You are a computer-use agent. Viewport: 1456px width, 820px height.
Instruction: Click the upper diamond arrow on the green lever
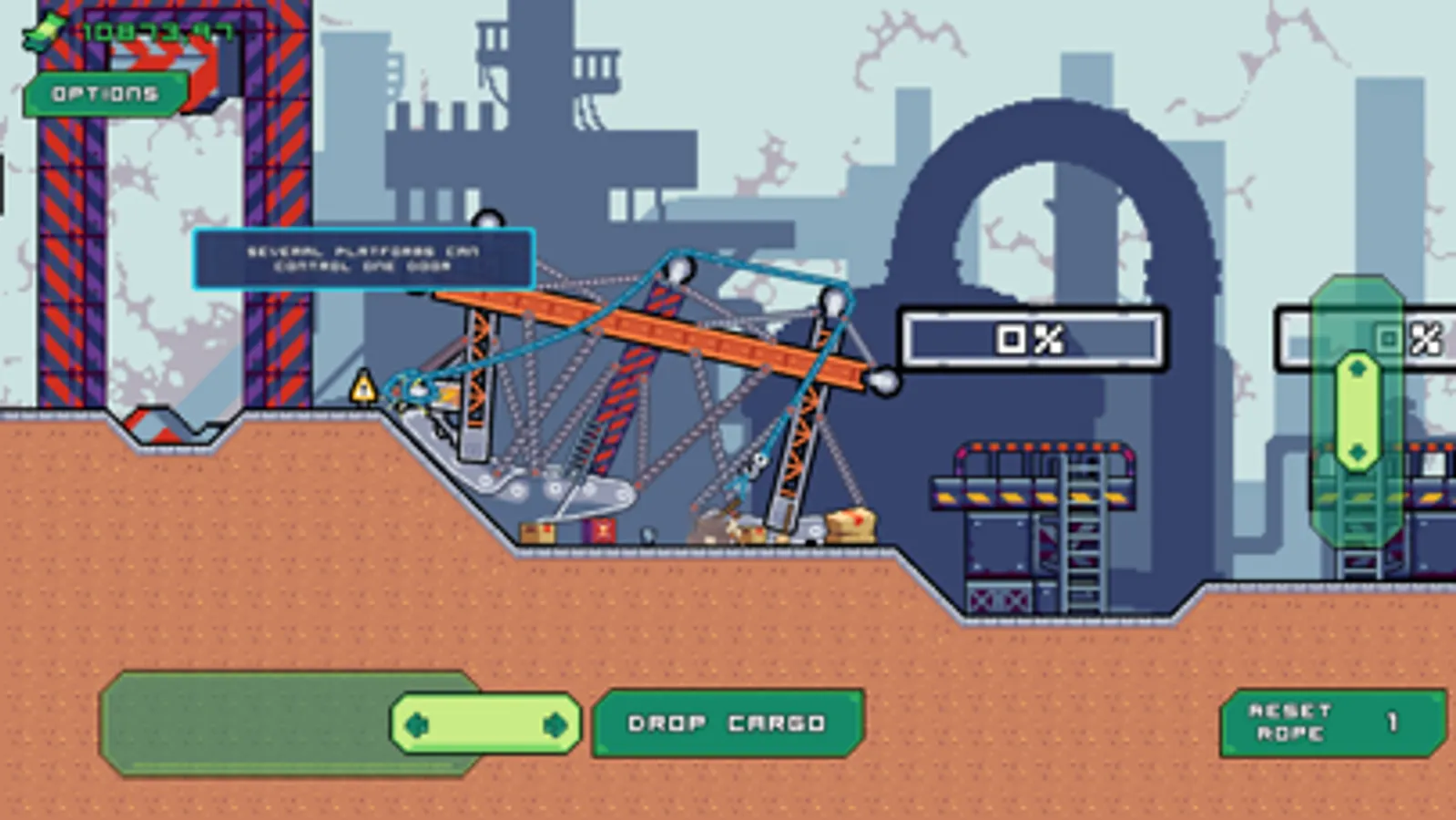(1359, 368)
